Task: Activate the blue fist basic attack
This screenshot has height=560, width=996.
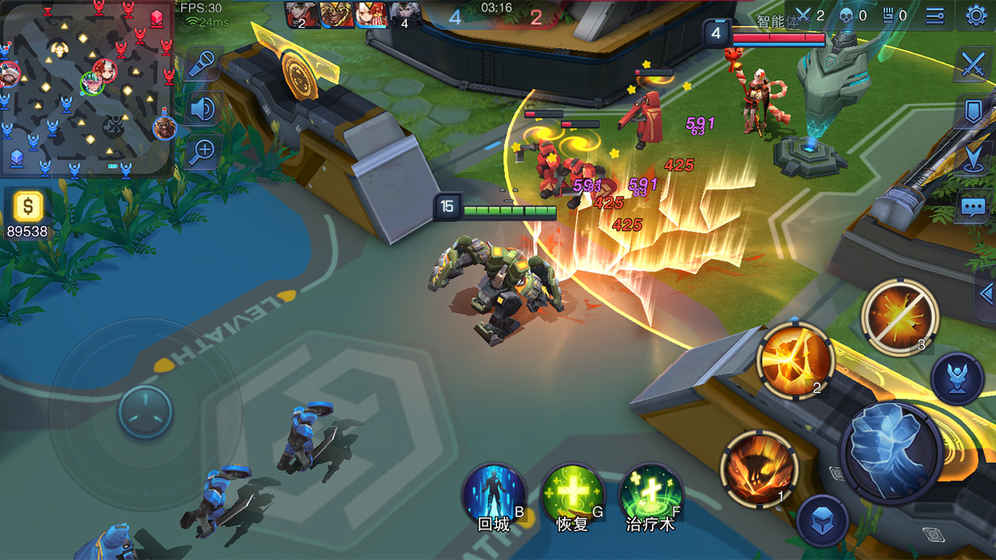Action: 891,451
